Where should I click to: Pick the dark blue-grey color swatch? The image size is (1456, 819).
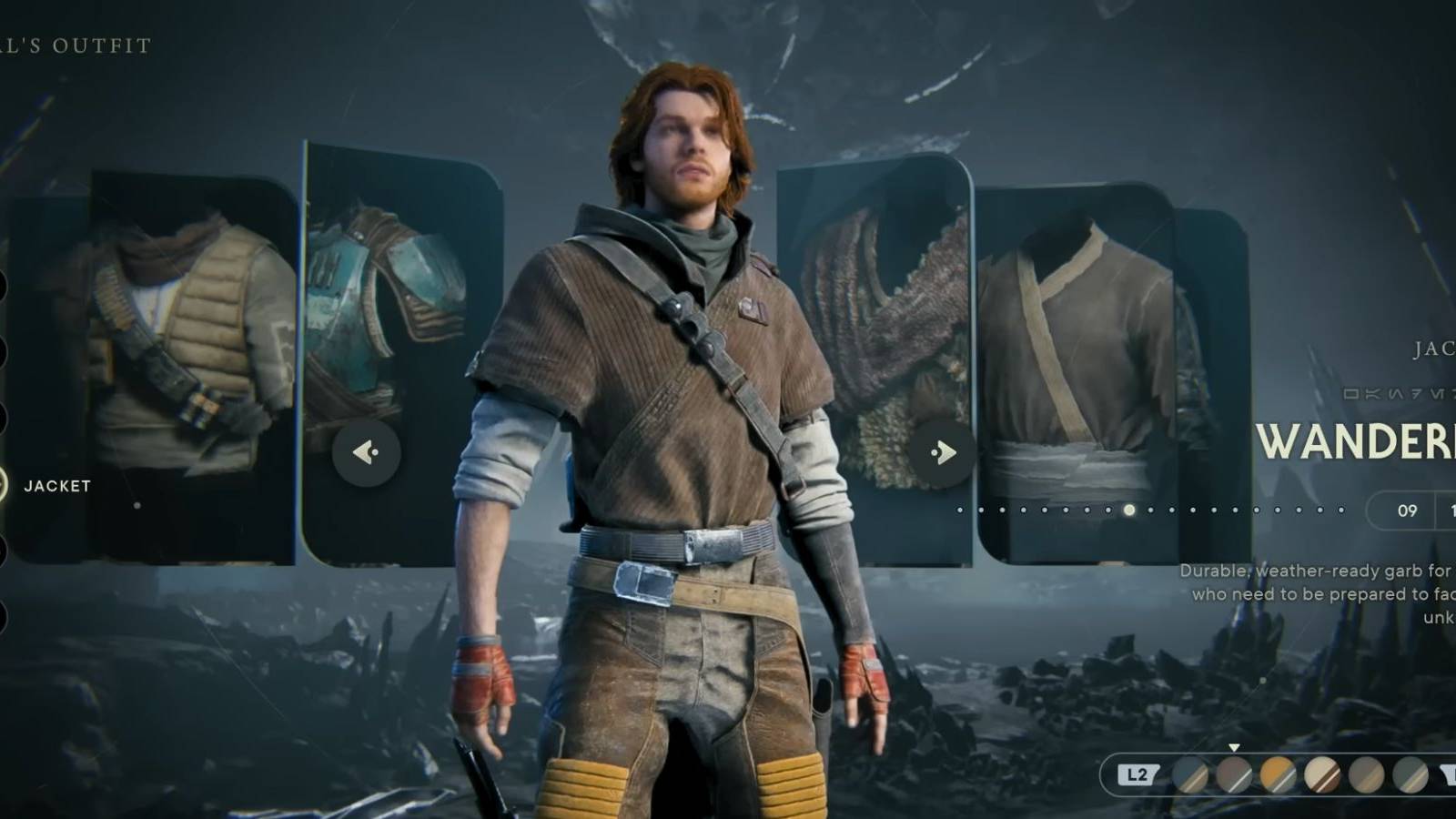coord(1190,775)
